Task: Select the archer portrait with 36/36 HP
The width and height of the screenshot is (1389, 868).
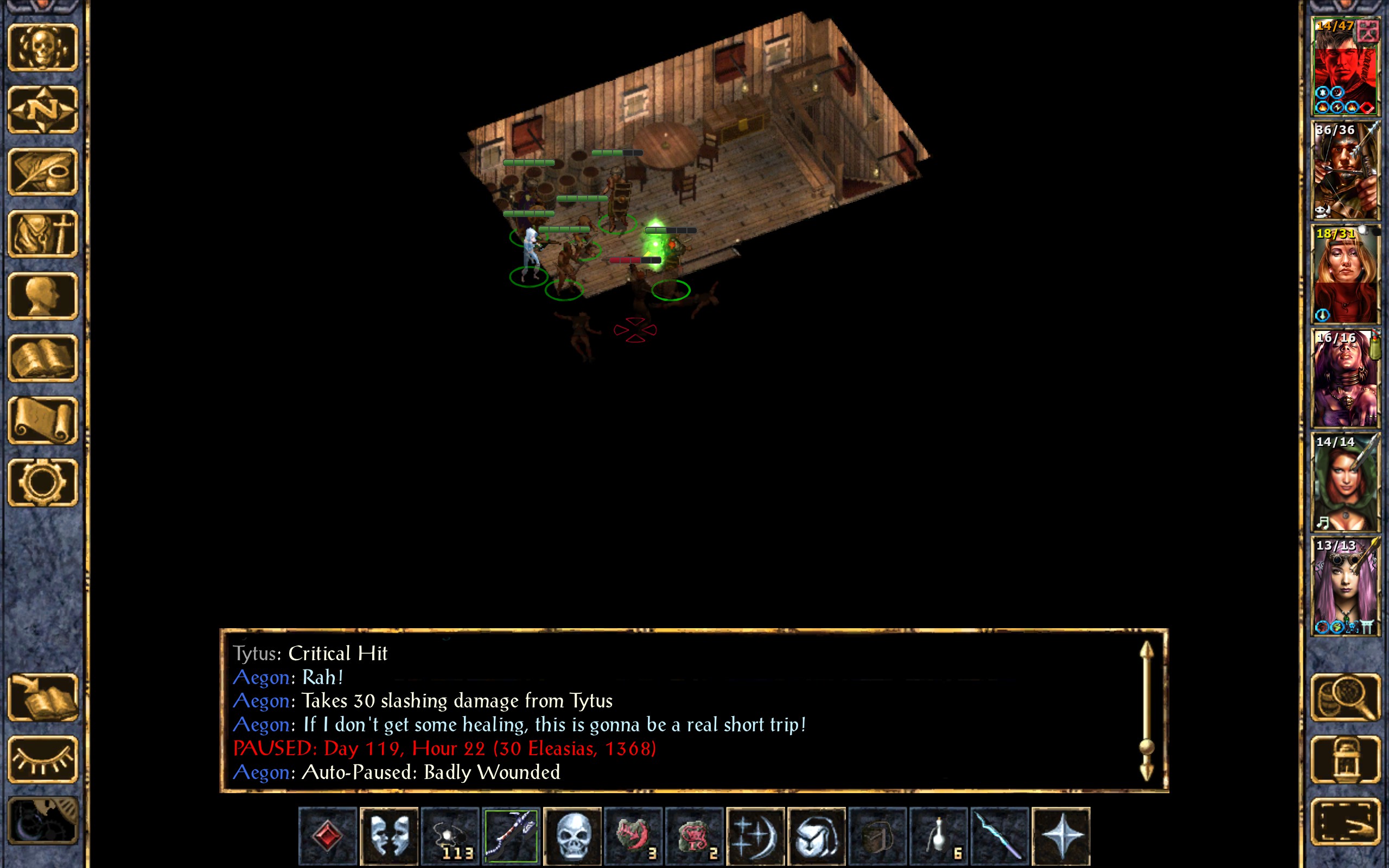Action: click(1345, 170)
